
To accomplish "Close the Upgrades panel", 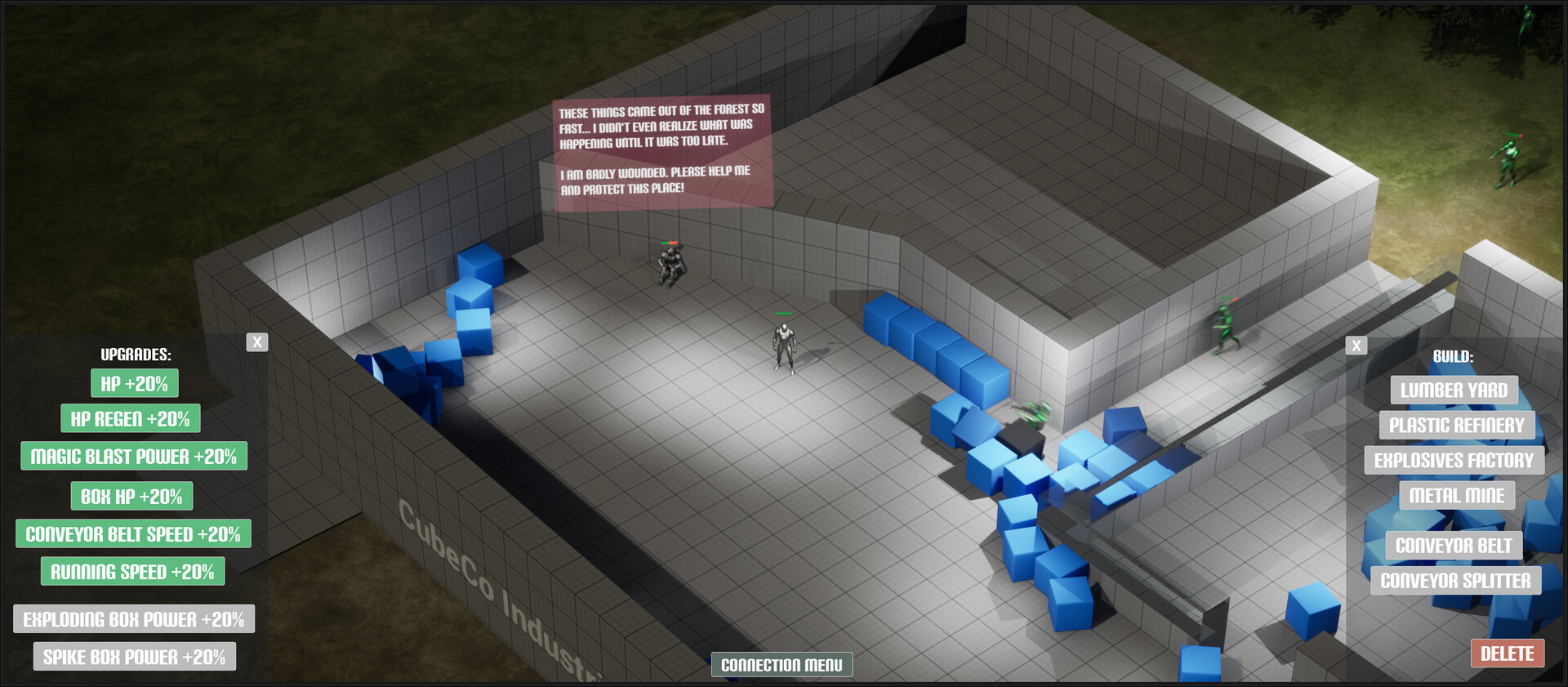I will click(257, 341).
